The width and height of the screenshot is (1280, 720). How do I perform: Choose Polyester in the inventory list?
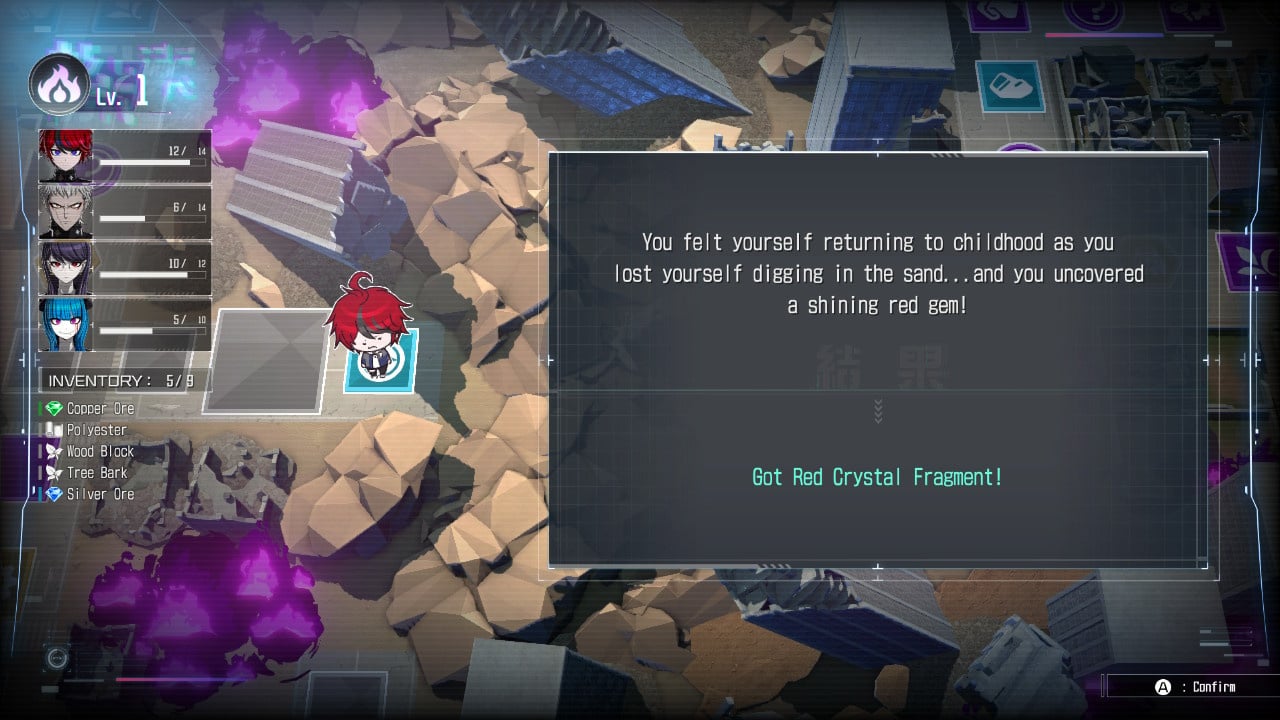pos(96,430)
